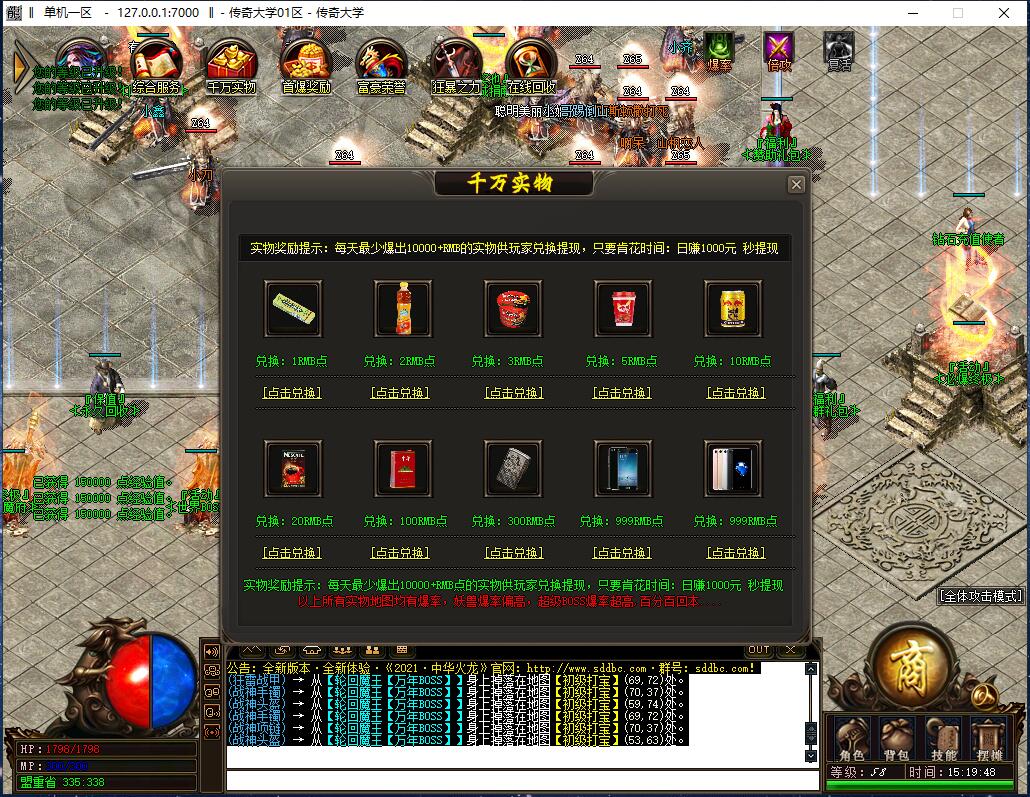Redeem the 1RMB点 chewing gum reward
The image size is (1030, 797).
pos(292,393)
